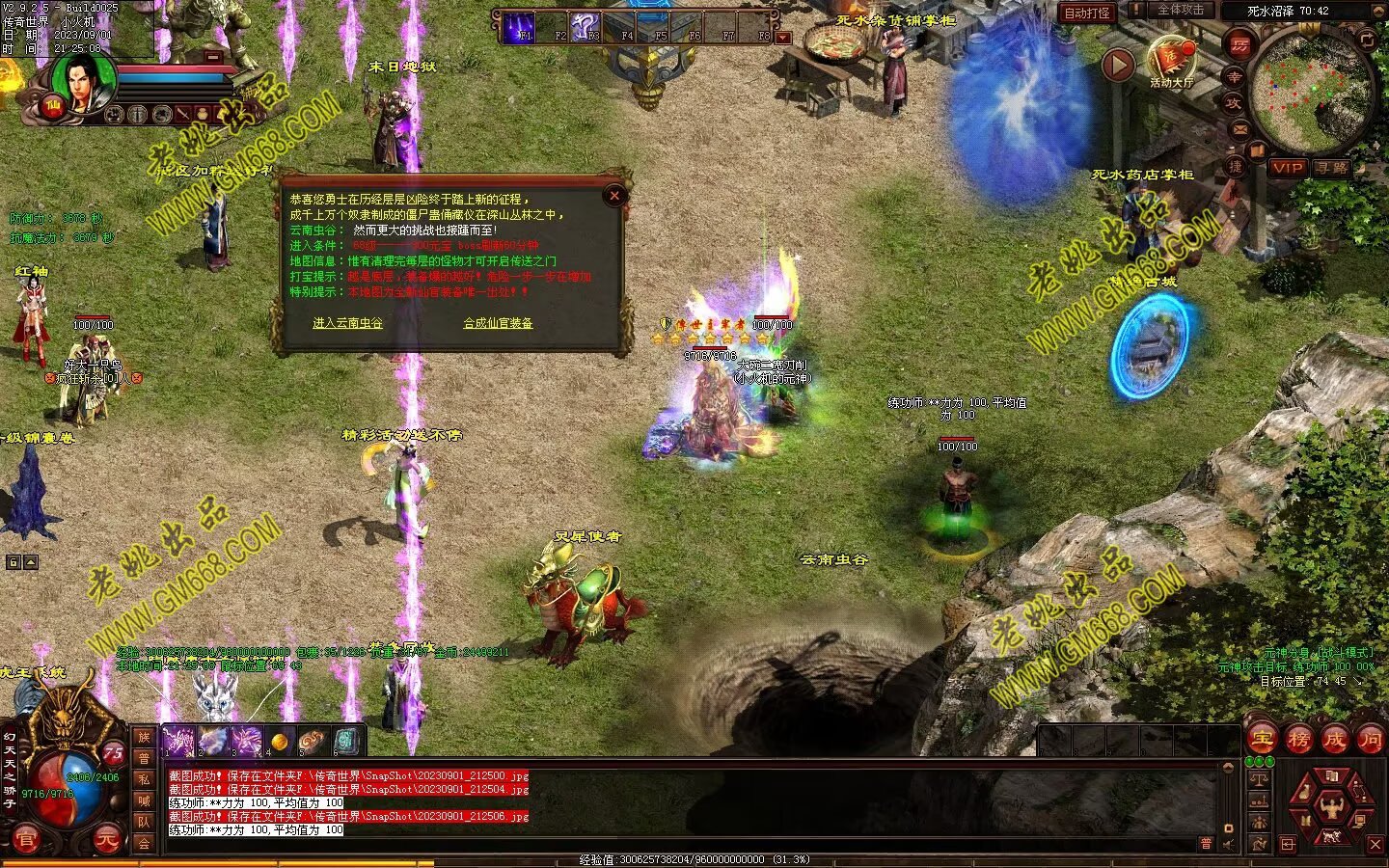Use the golden orb item in slot 4
Image resolution: width=1389 pixels, height=868 pixels.
pos(280,742)
